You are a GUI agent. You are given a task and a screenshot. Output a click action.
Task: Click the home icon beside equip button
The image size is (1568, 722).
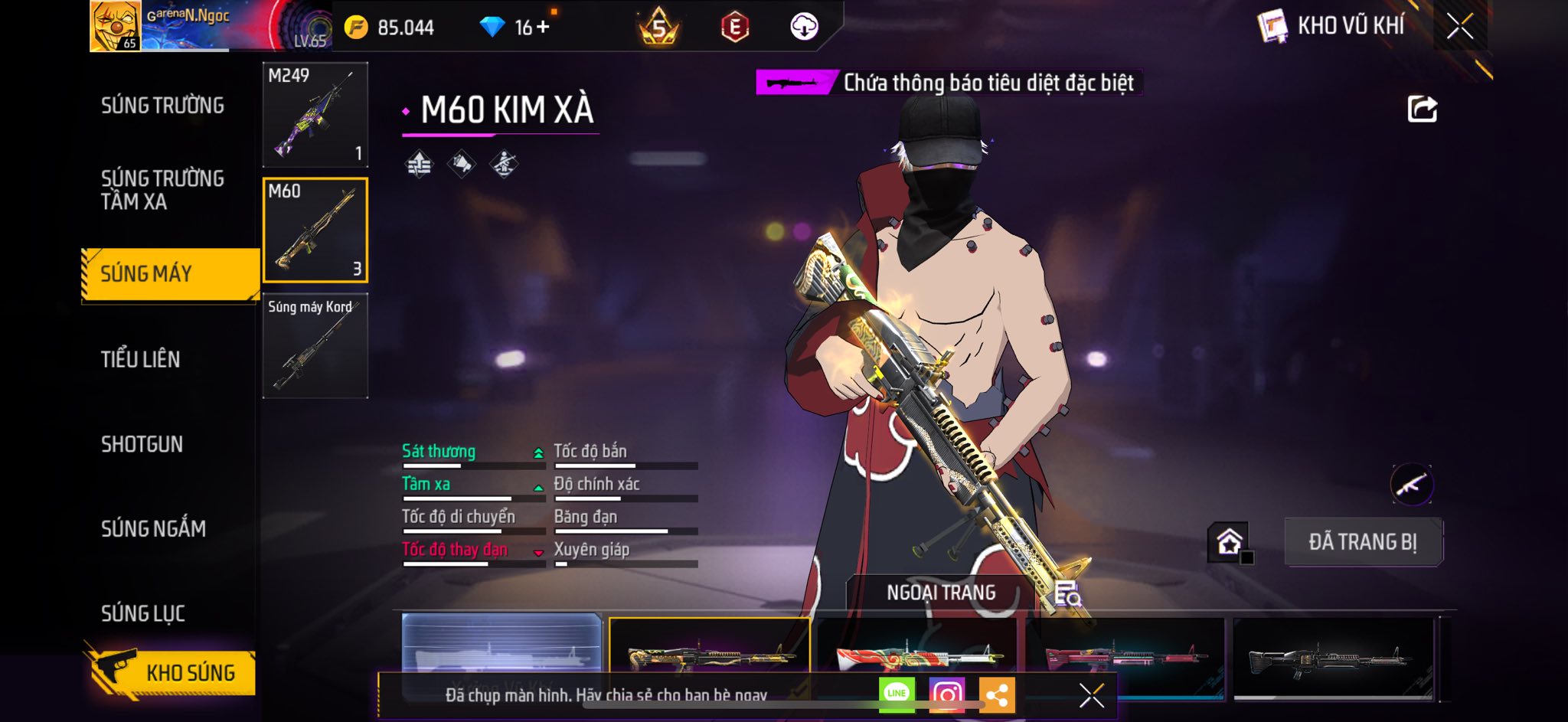coord(1229,542)
